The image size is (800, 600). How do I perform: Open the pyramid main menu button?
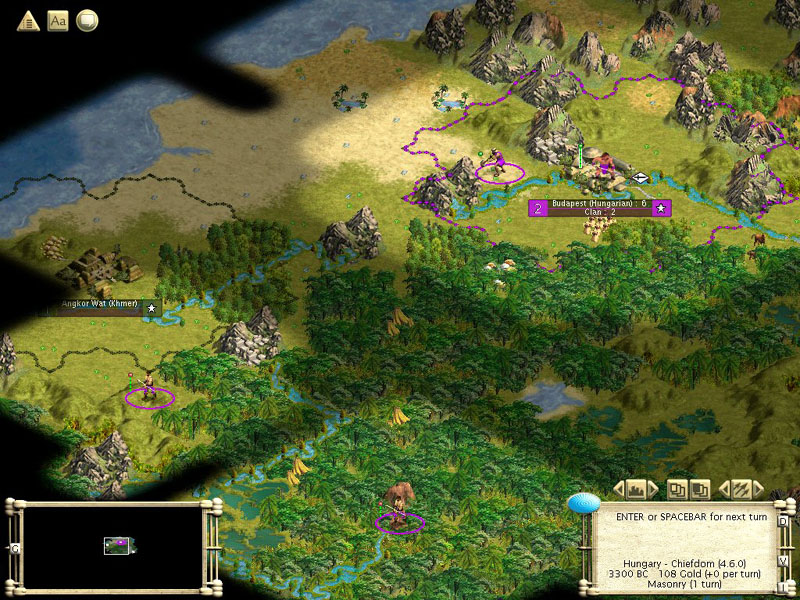28,20
